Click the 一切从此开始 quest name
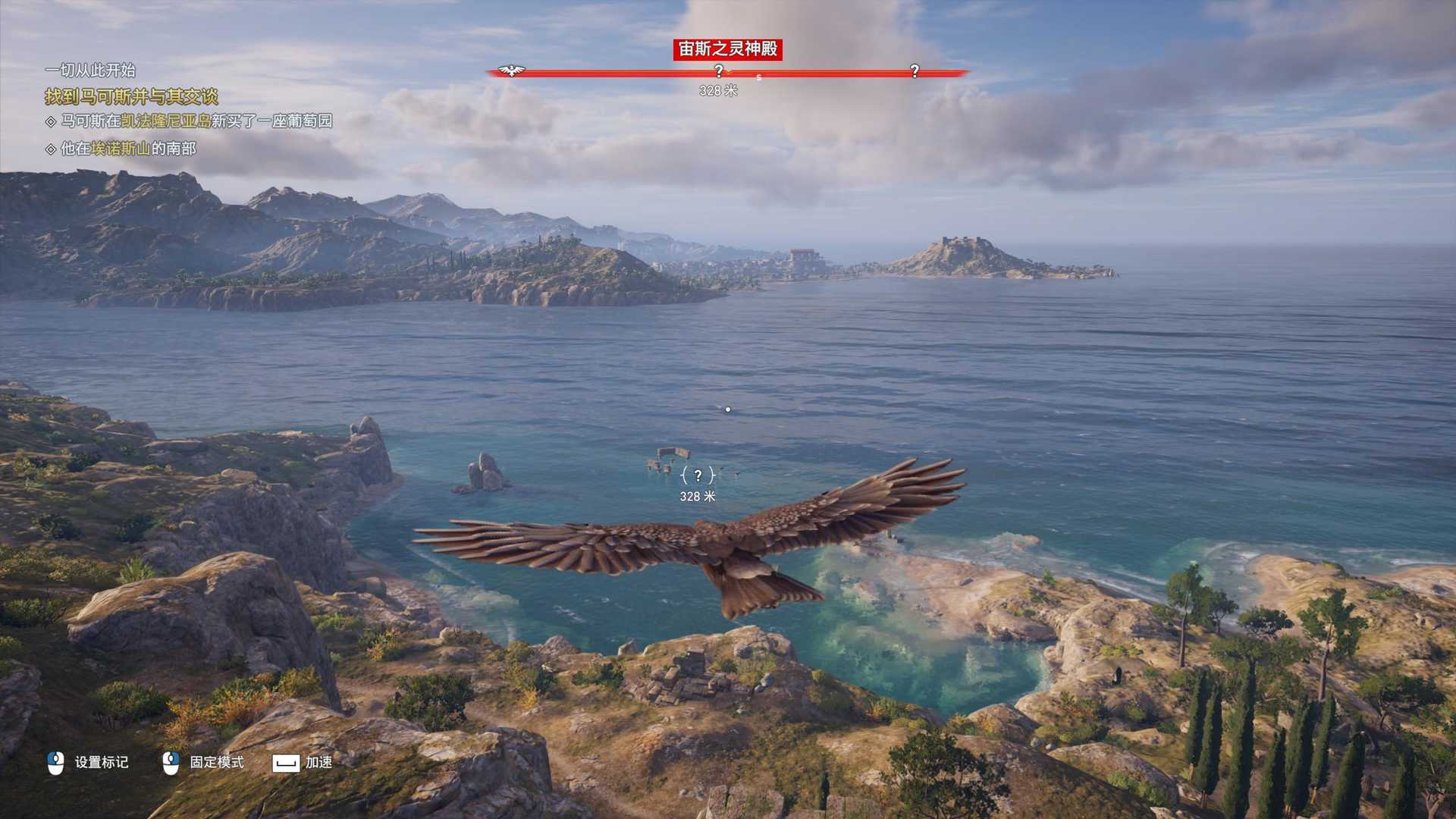The width and height of the screenshot is (1456, 819). (90, 71)
